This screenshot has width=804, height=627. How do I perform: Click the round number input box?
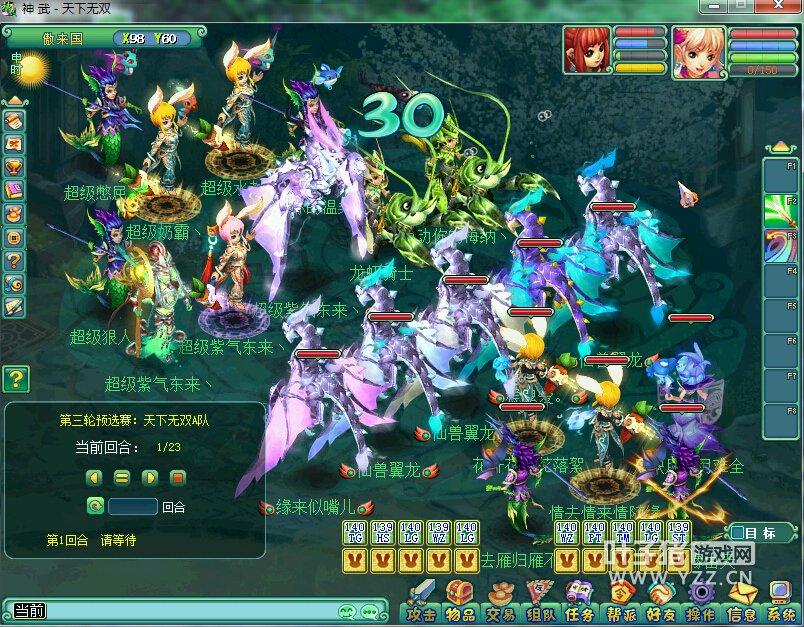133,507
